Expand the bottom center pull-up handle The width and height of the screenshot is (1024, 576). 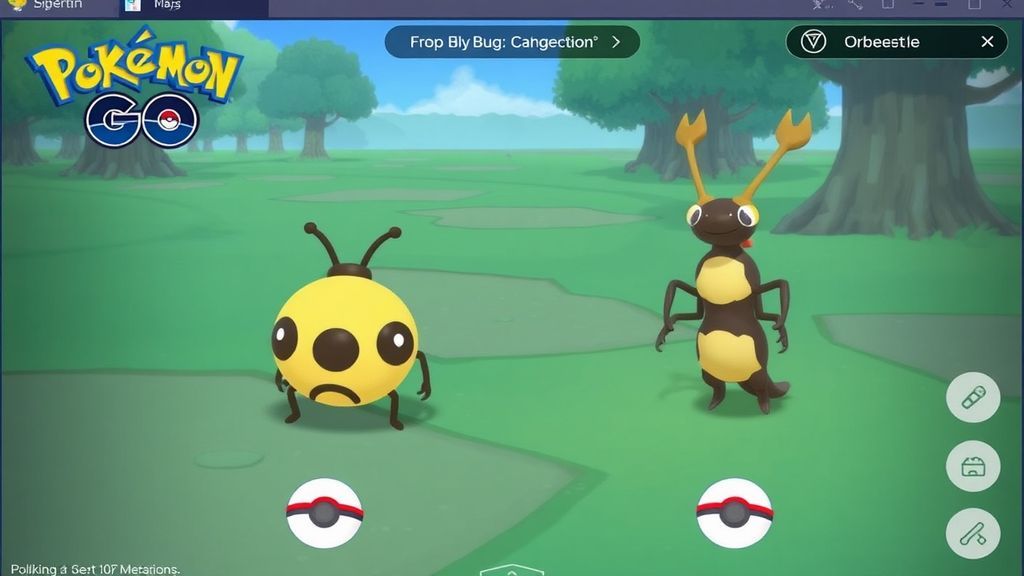pyautogui.click(x=511, y=570)
